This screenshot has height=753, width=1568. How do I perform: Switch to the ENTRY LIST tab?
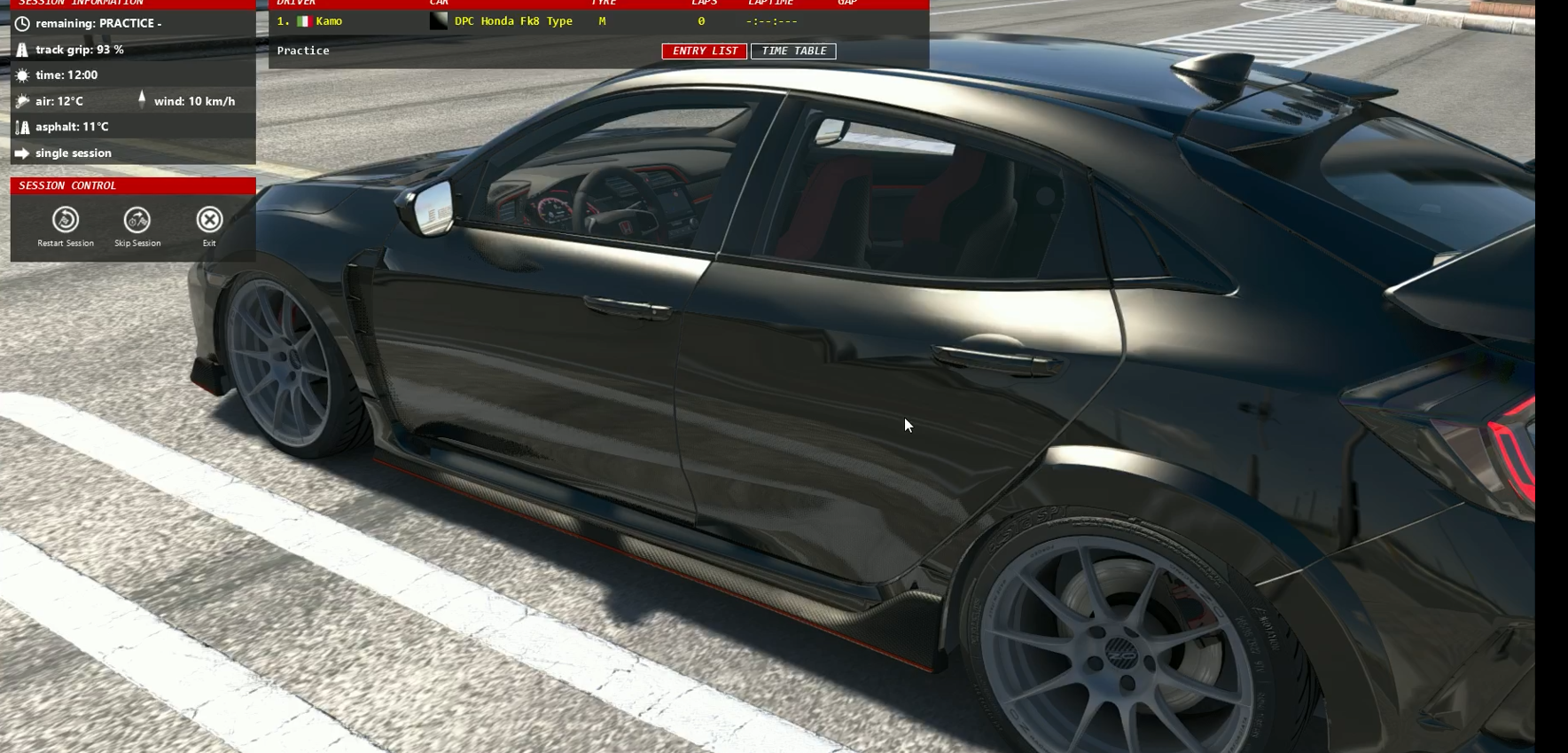(x=703, y=51)
